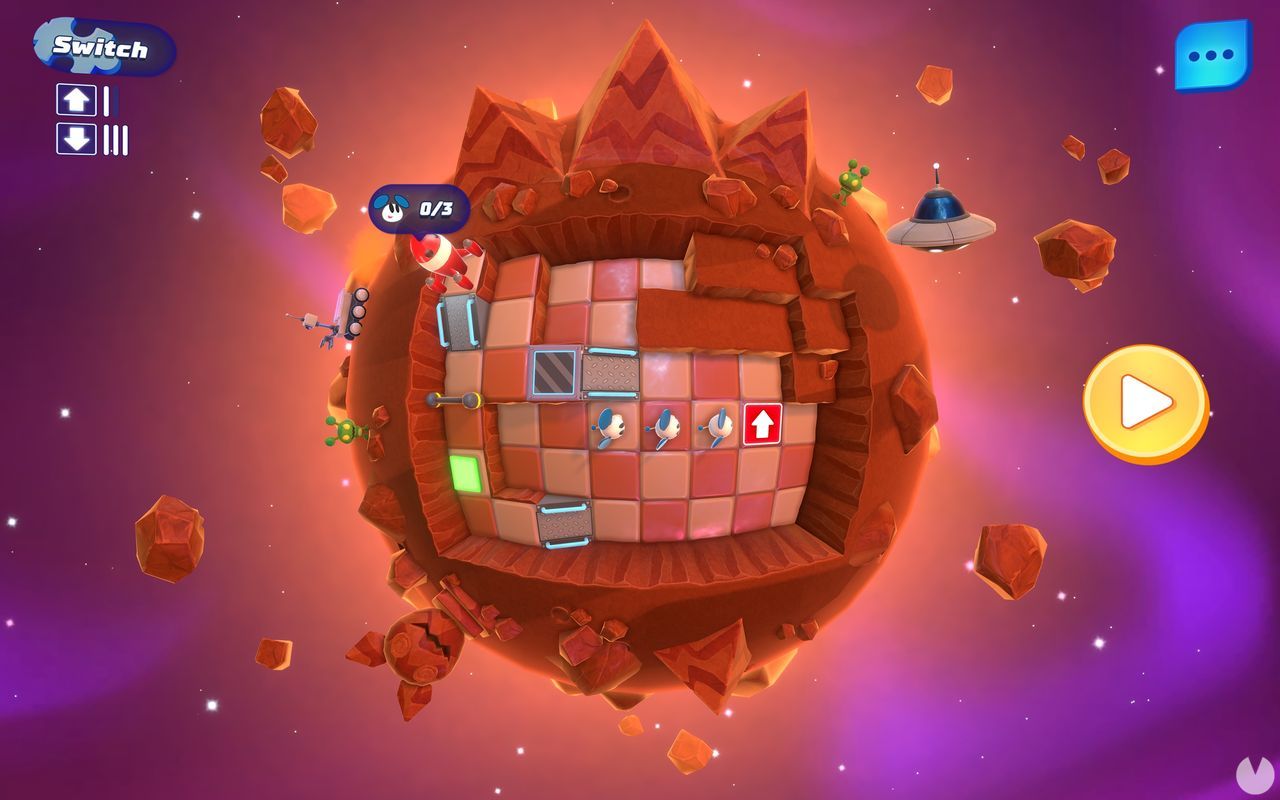This screenshot has height=800, width=1280.
Task: Select the green alien on the left rocks
Action: 345,432
